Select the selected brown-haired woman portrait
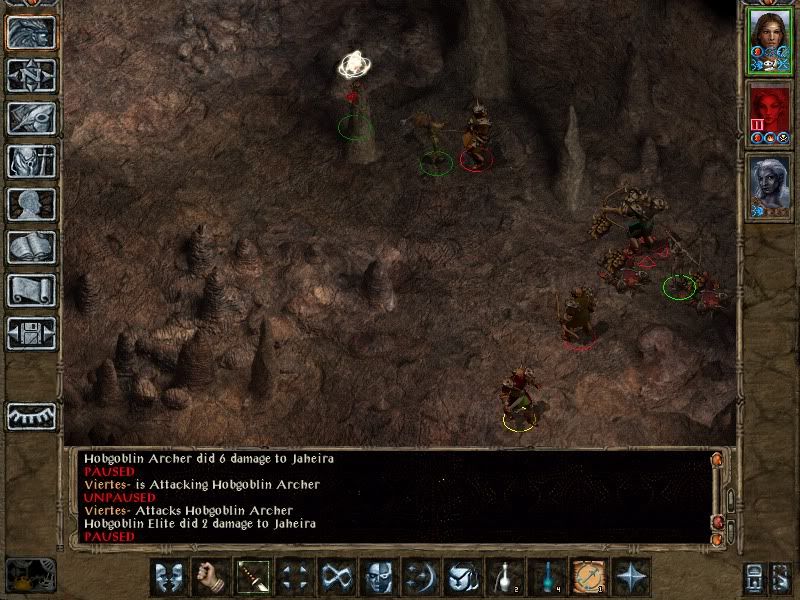The height and width of the screenshot is (600, 800). [768, 40]
